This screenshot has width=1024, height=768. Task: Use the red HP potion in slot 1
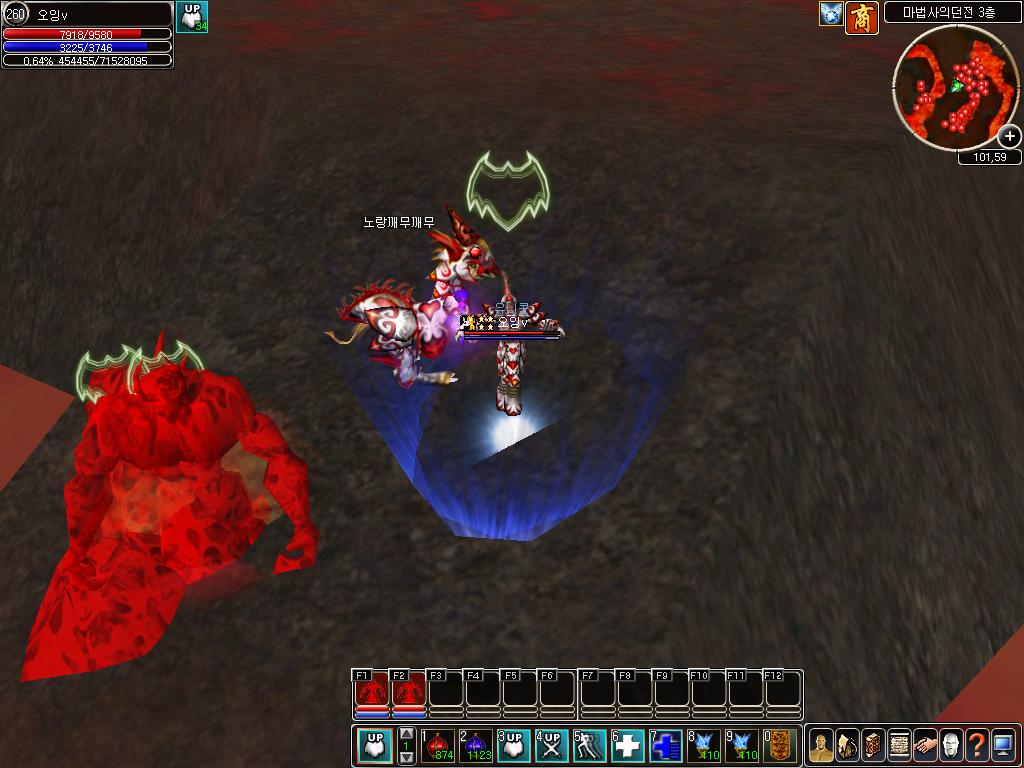[439, 746]
